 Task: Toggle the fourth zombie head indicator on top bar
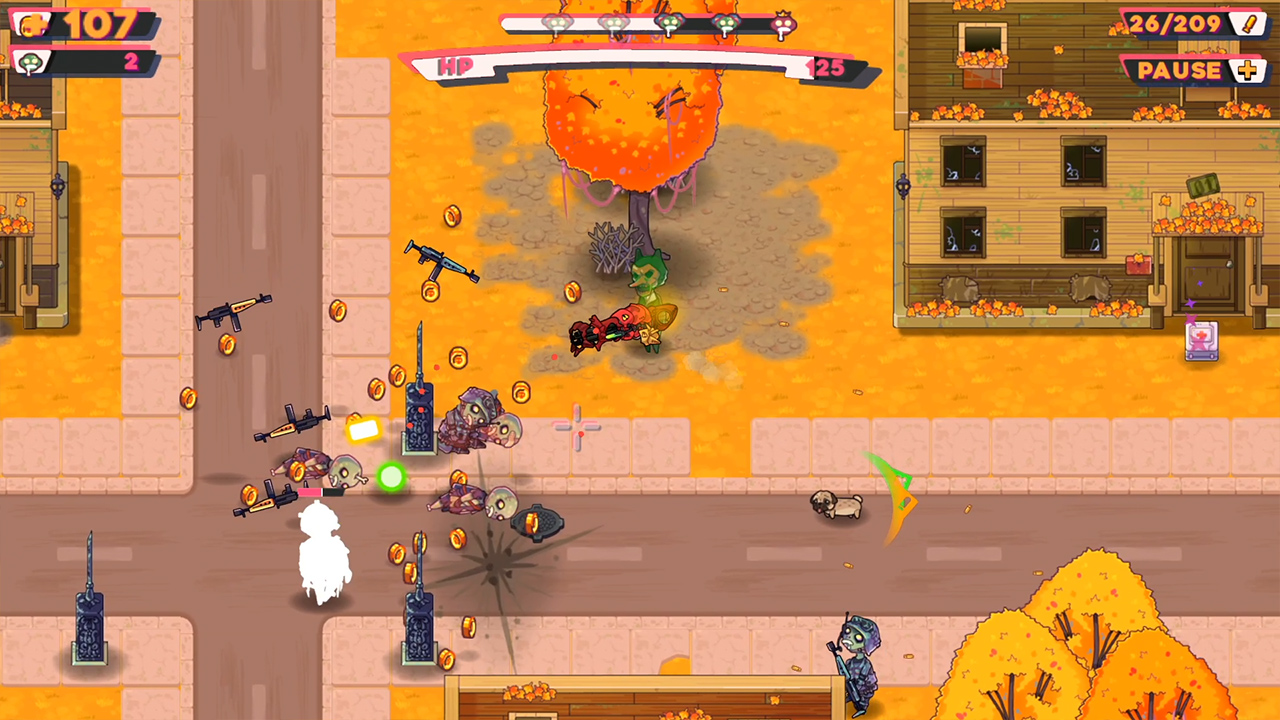tap(725, 23)
